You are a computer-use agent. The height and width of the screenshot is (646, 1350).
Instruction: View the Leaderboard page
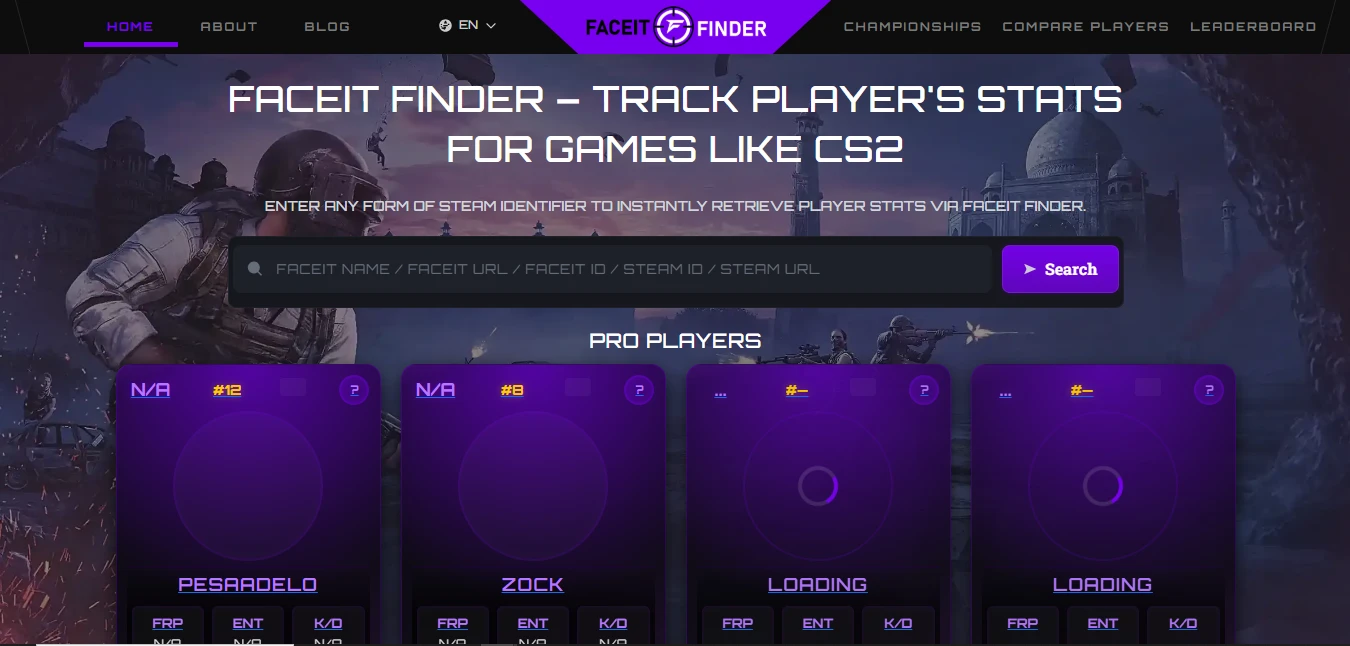tap(1253, 26)
